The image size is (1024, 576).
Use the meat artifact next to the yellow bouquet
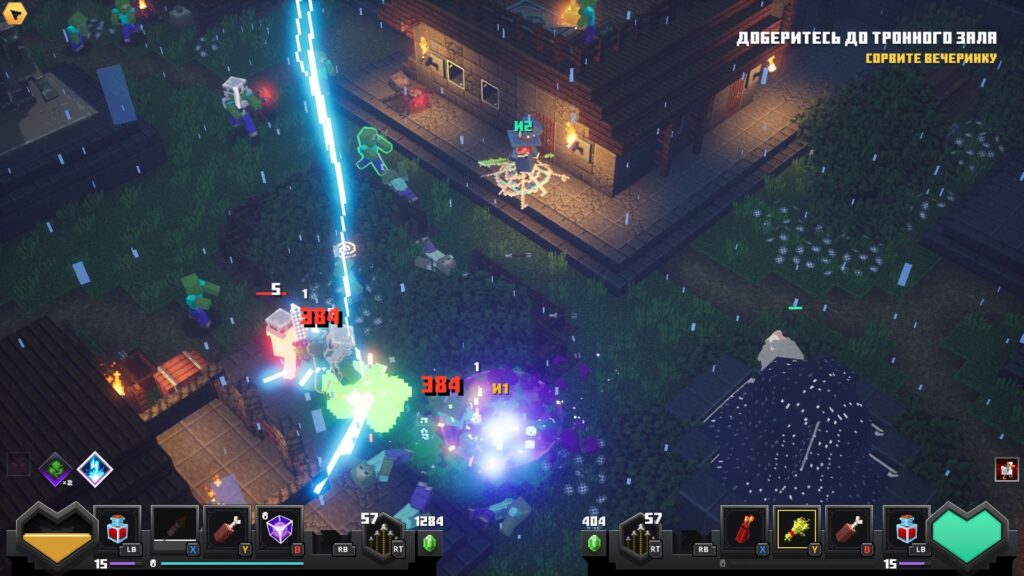850,527
